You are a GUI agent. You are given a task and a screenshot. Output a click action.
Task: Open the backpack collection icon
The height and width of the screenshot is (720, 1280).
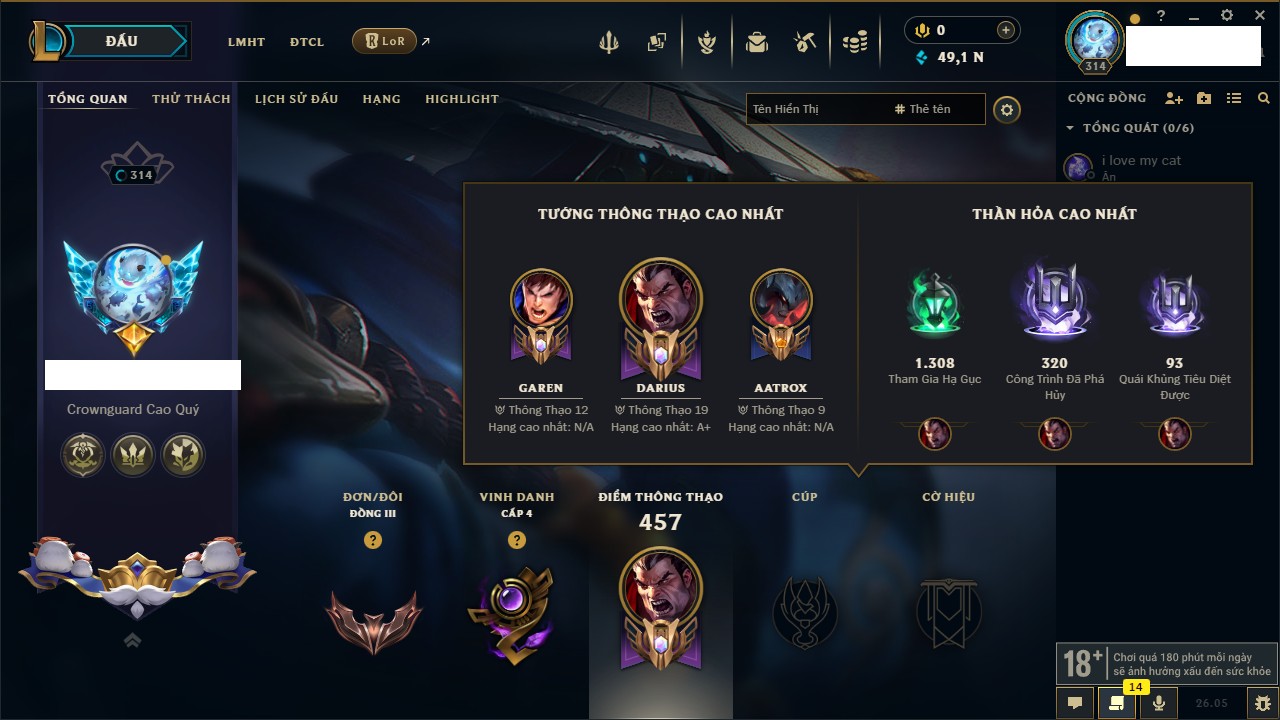pyautogui.click(x=757, y=42)
